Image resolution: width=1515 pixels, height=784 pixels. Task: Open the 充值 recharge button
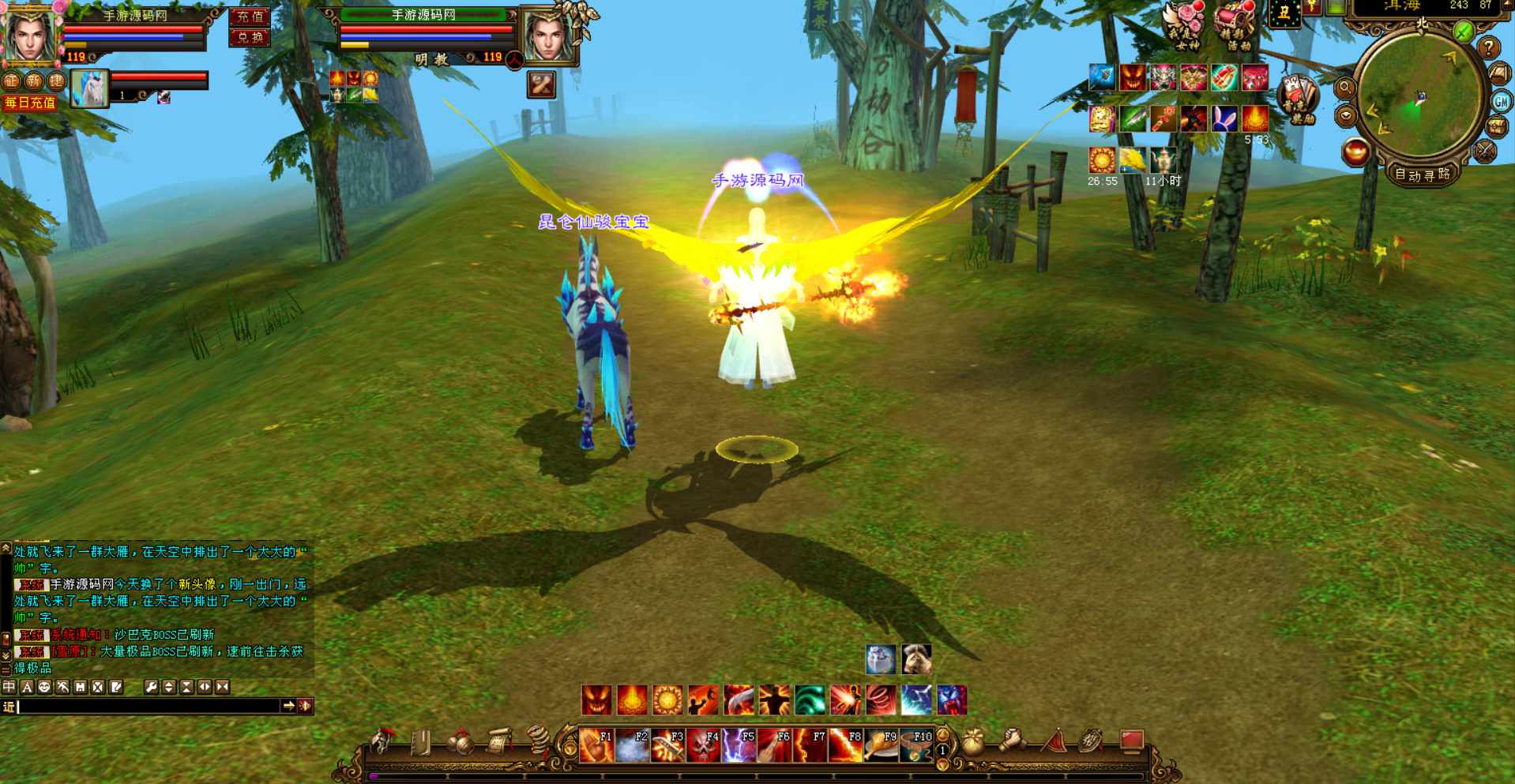tap(250, 17)
